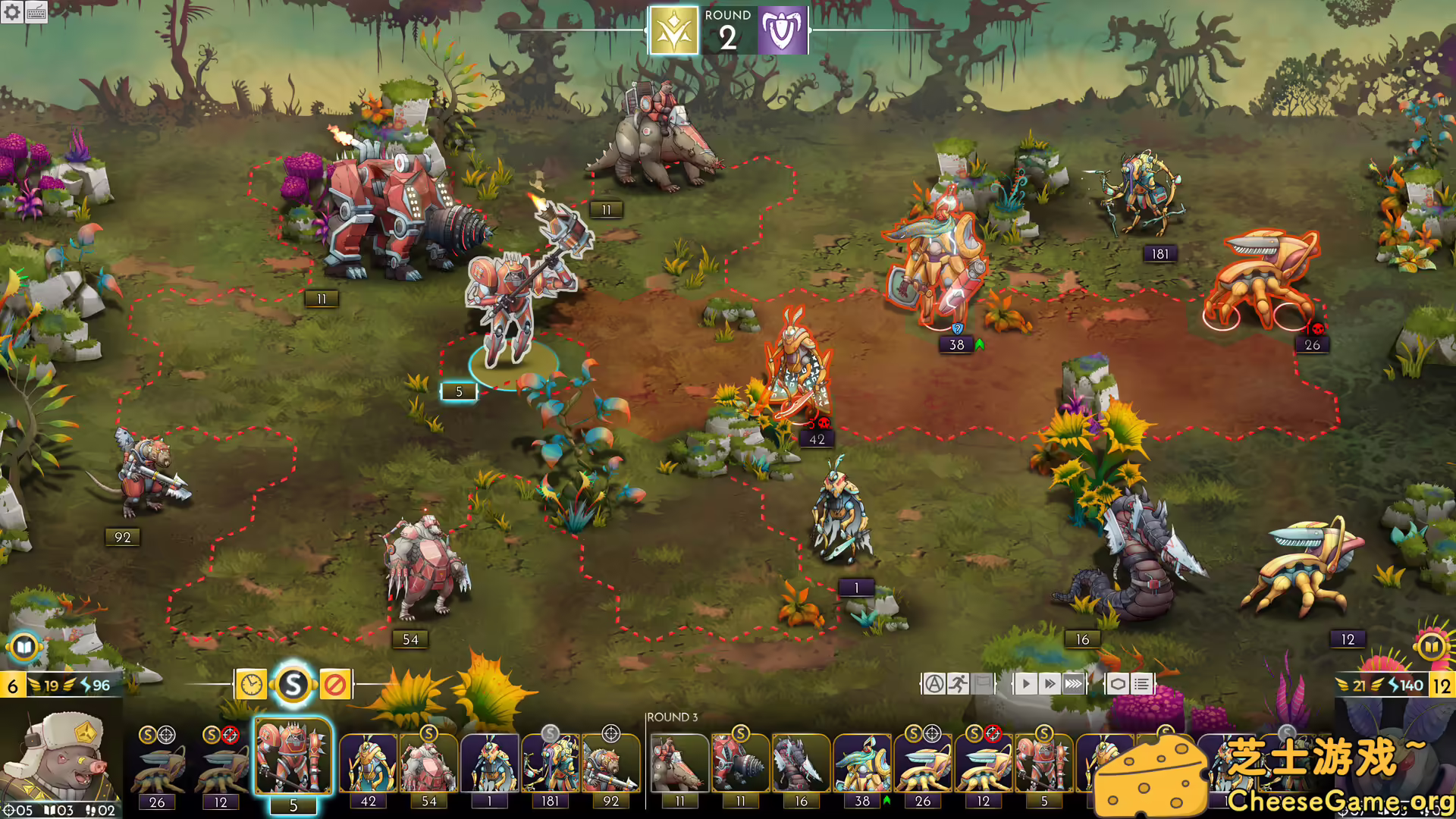
Task: Select the yellow S speed icon
Action: (x=293, y=683)
